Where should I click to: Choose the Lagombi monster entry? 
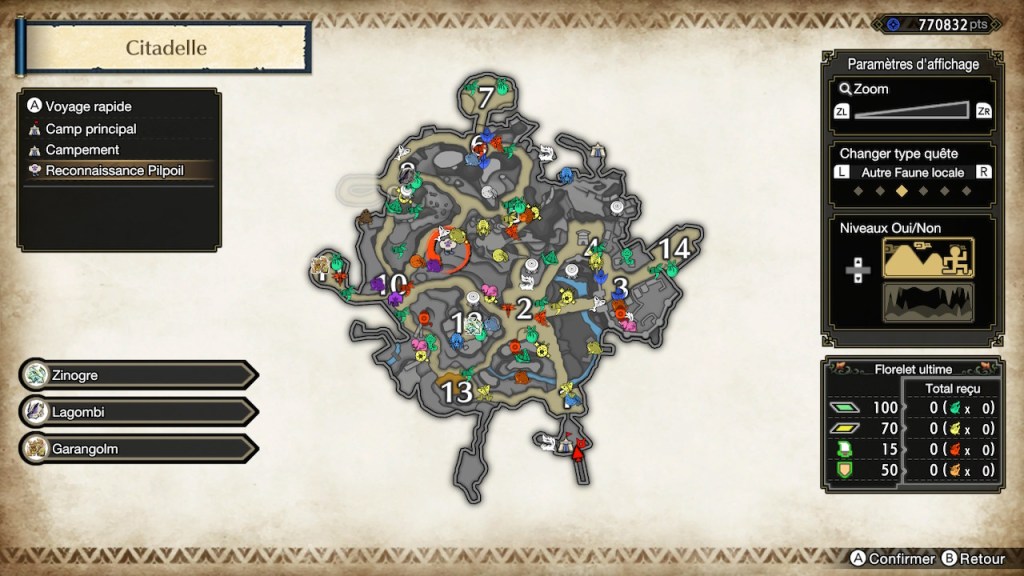click(x=135, y=412)
